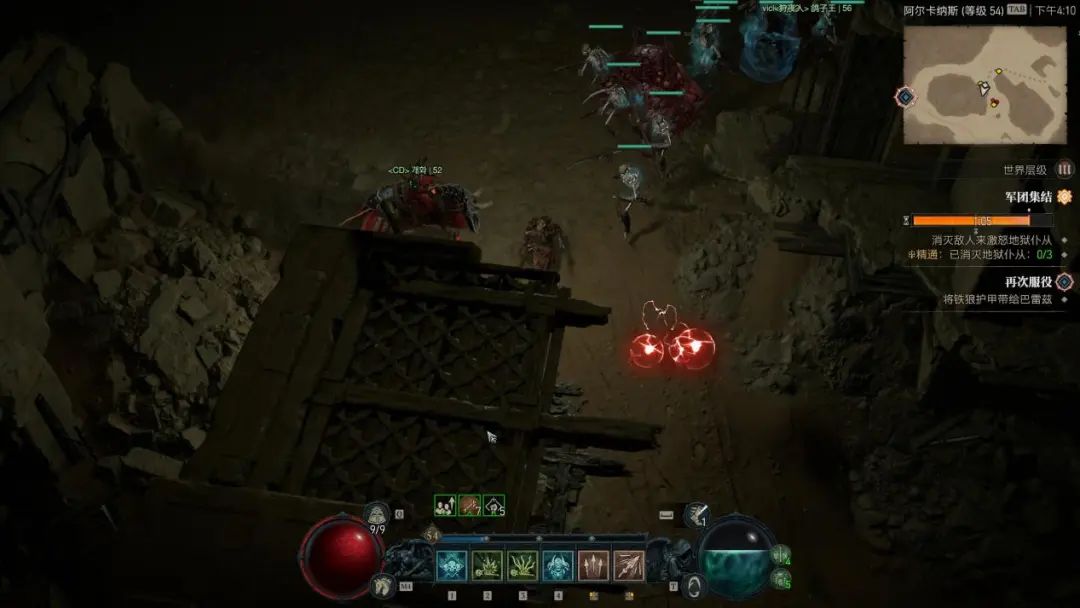Select the brown buff icon with 7 stacks
The height and width of the screenshot is (608, 1080).
(469, 506)
